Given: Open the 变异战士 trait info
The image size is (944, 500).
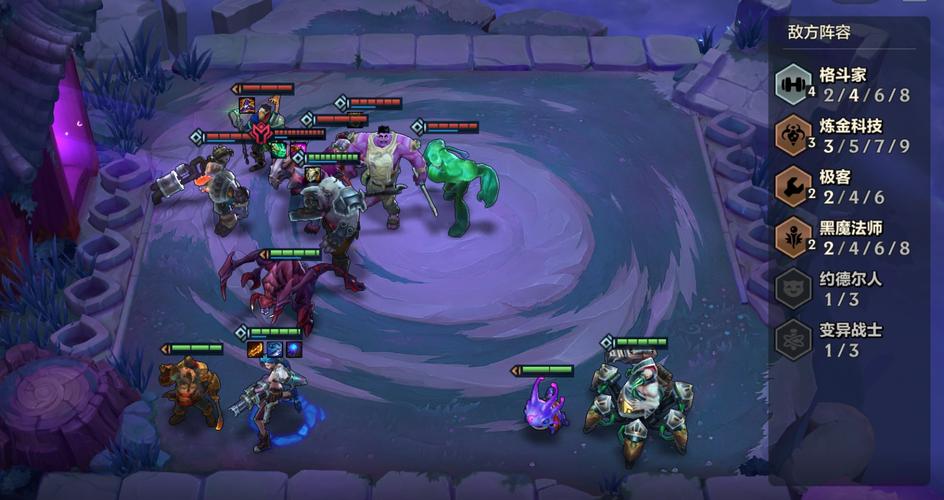Looking at the screenshot, I should point(850,339).
